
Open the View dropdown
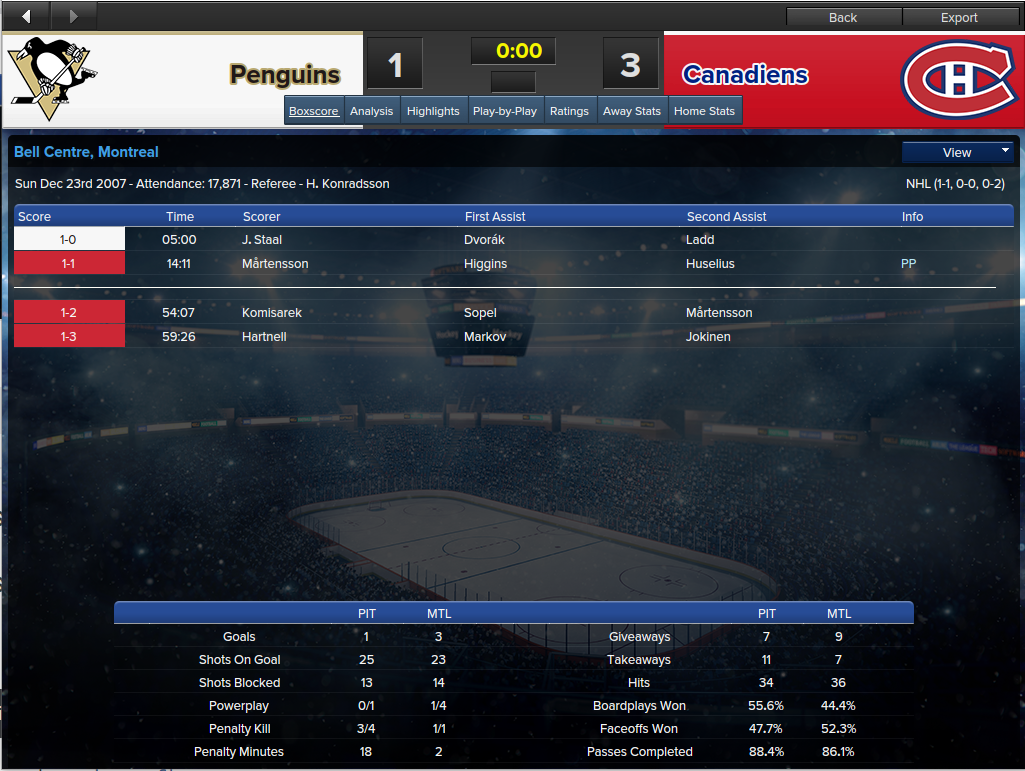click(x=958, y=153)
